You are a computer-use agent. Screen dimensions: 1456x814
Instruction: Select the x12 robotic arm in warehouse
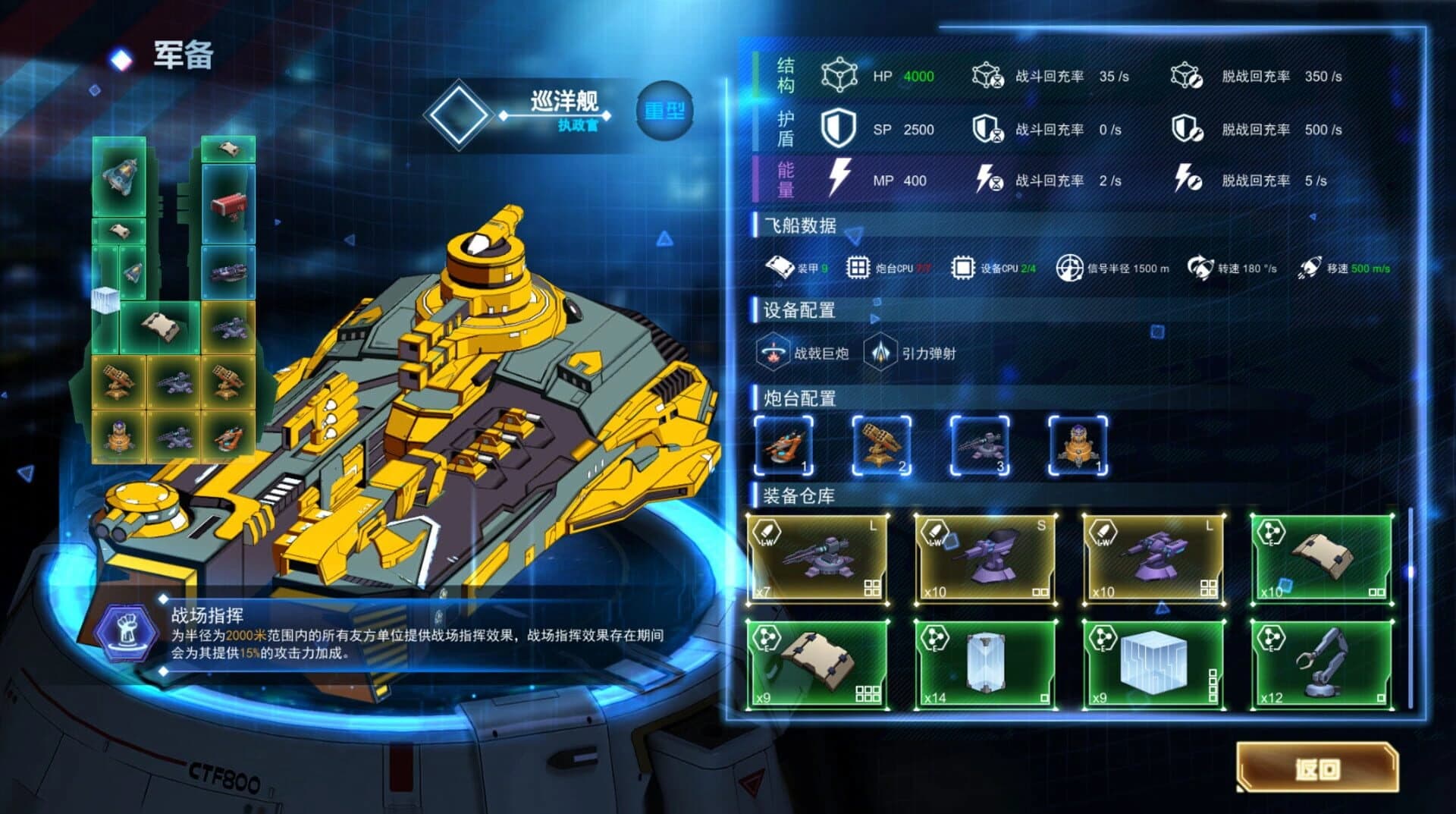pos(1322,665)
